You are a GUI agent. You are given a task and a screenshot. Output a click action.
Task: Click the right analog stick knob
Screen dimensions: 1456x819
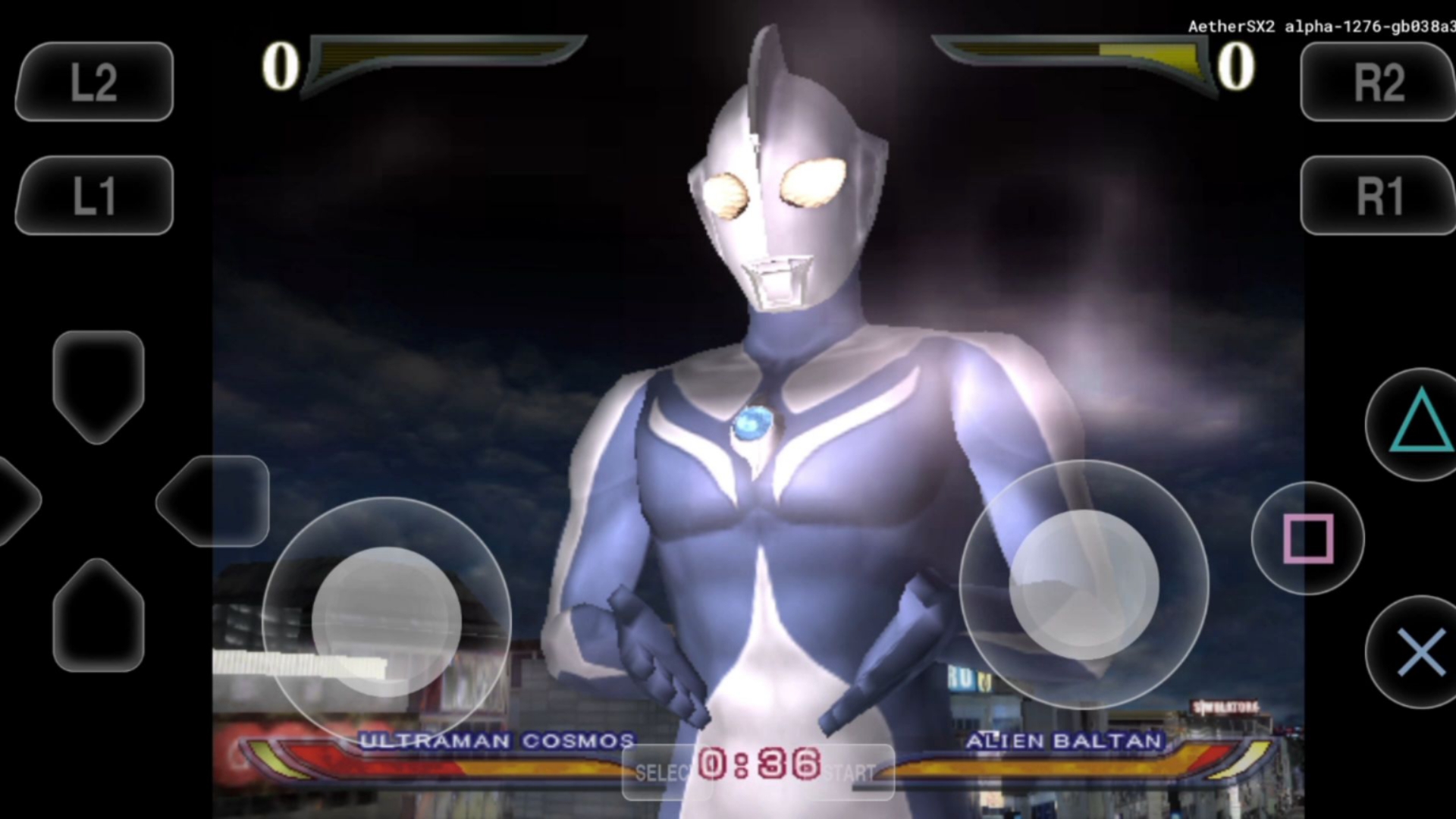[1084, 584]
